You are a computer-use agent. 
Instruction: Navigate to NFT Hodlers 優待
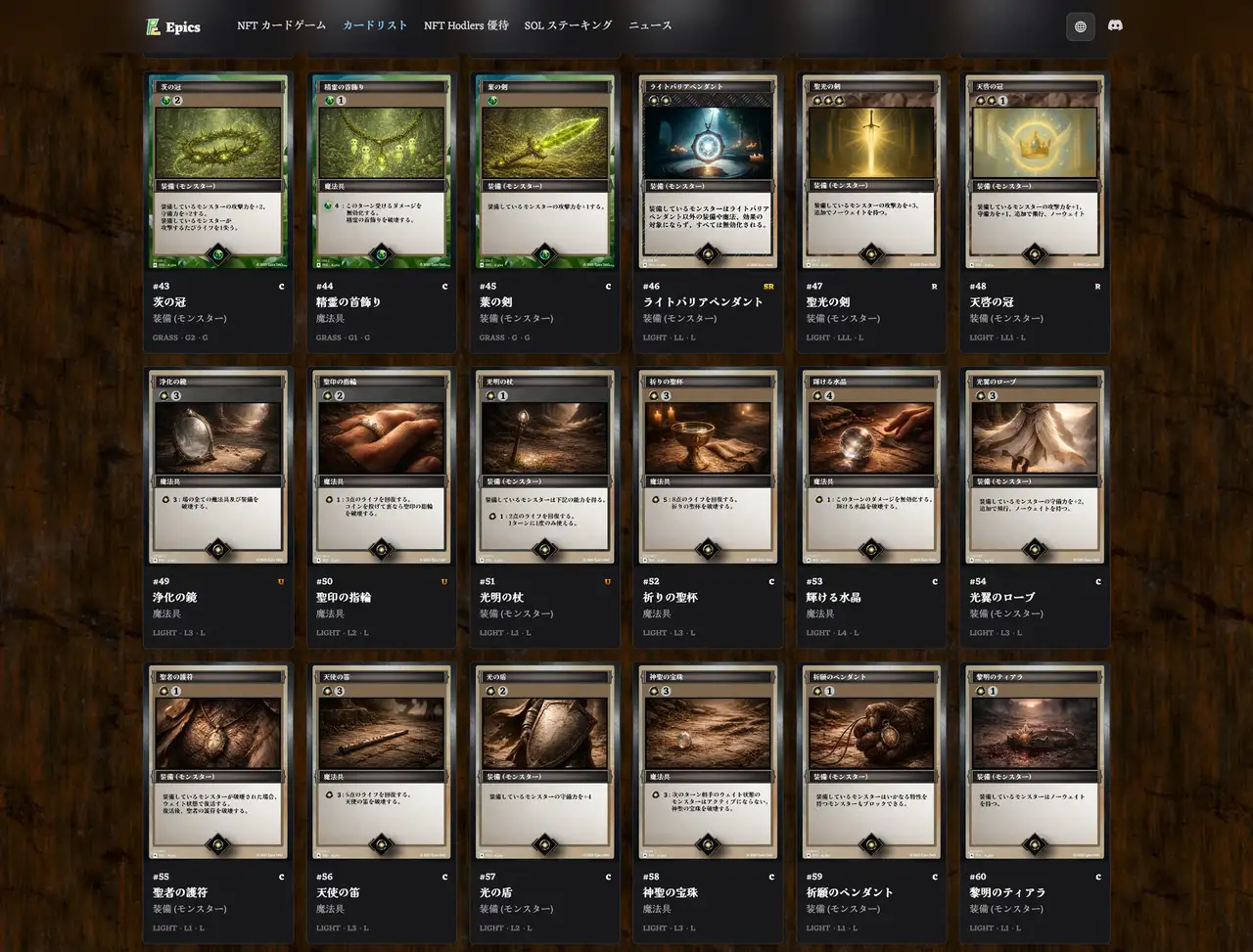(x=465, y=25)
